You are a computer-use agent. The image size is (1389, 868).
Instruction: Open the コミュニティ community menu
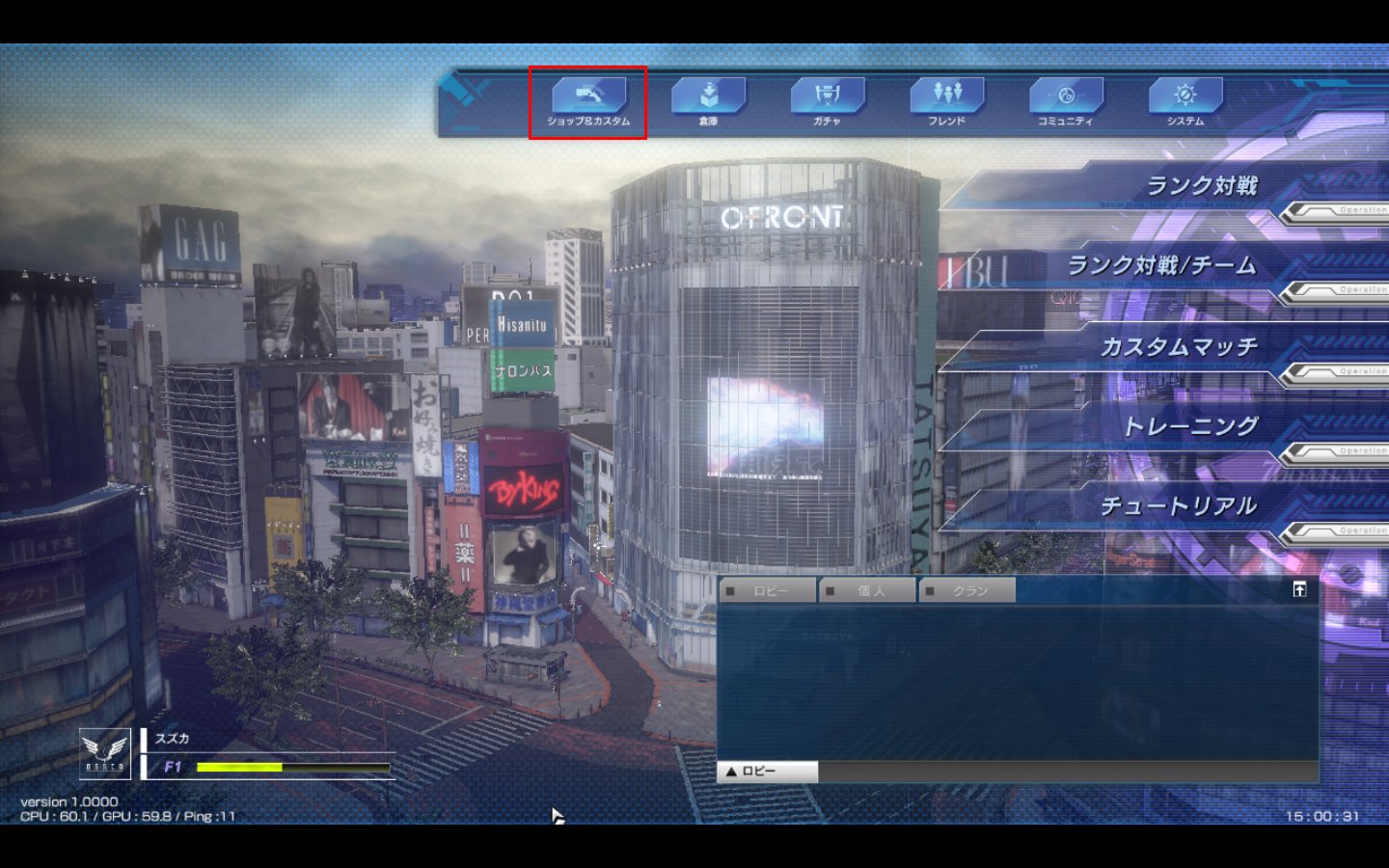click(1065, 102)
